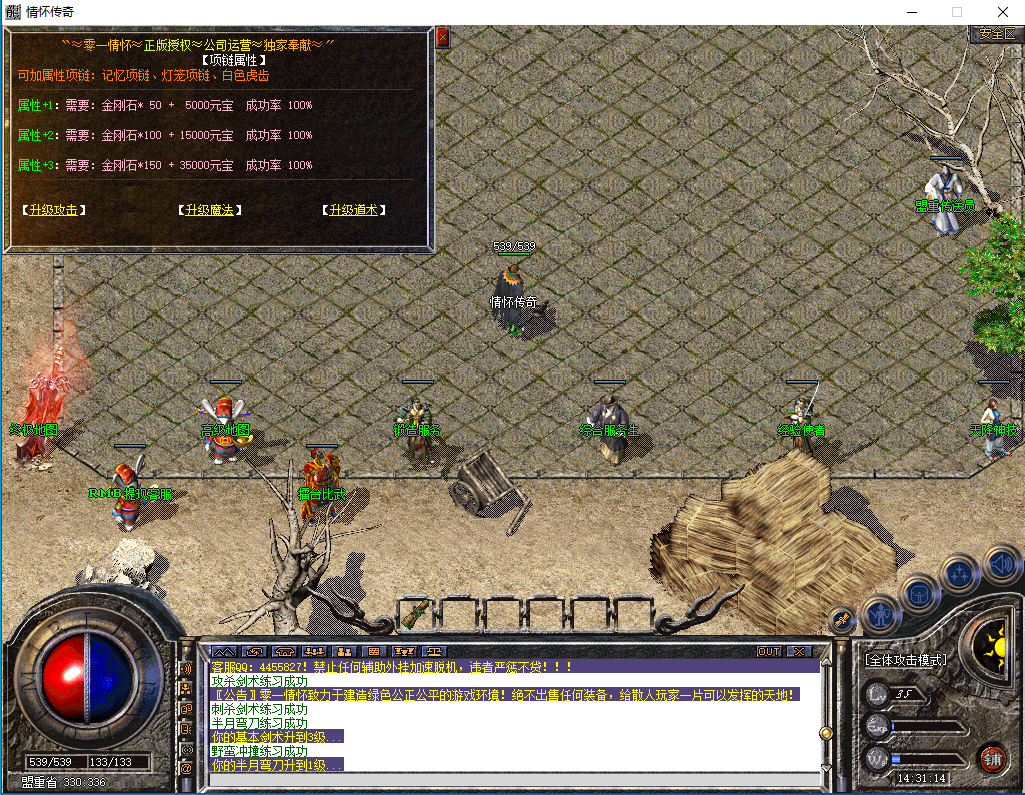Choose the 升级攻击 upgrade attack link
The image size is (1025, 795).
(54, 210)
